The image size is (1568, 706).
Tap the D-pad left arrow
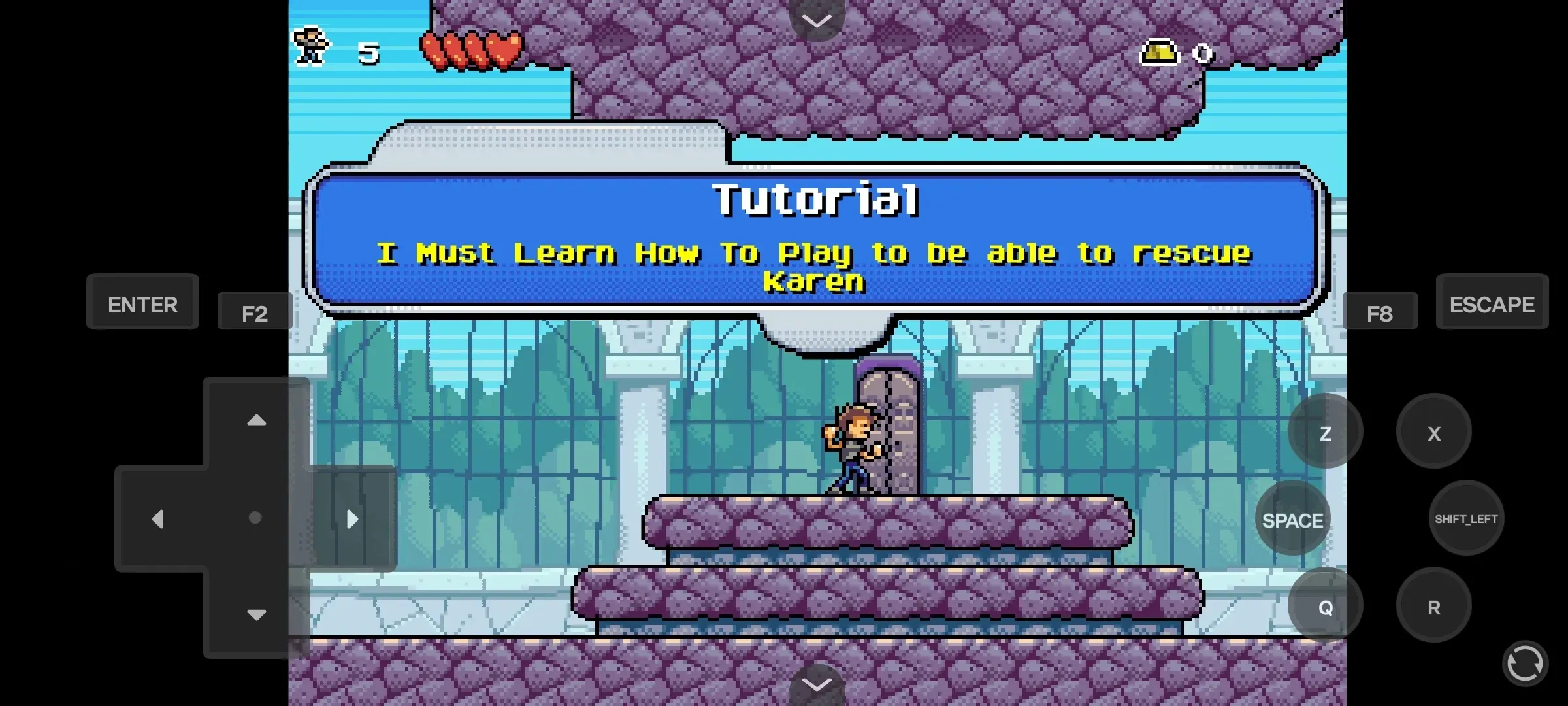pyautogui.click(x=157, y=519)
